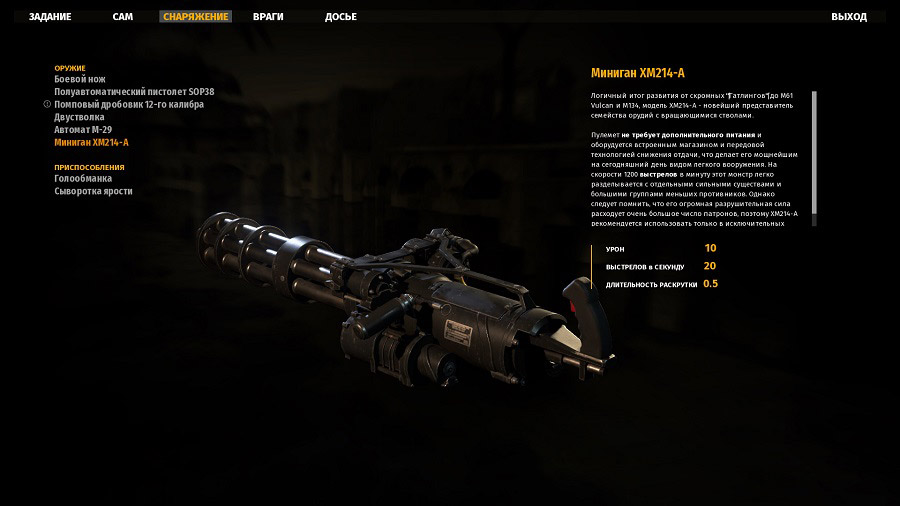Select the Двустволка weapon entry
This screenshot has height=506, width=900.
click(79, 117)
